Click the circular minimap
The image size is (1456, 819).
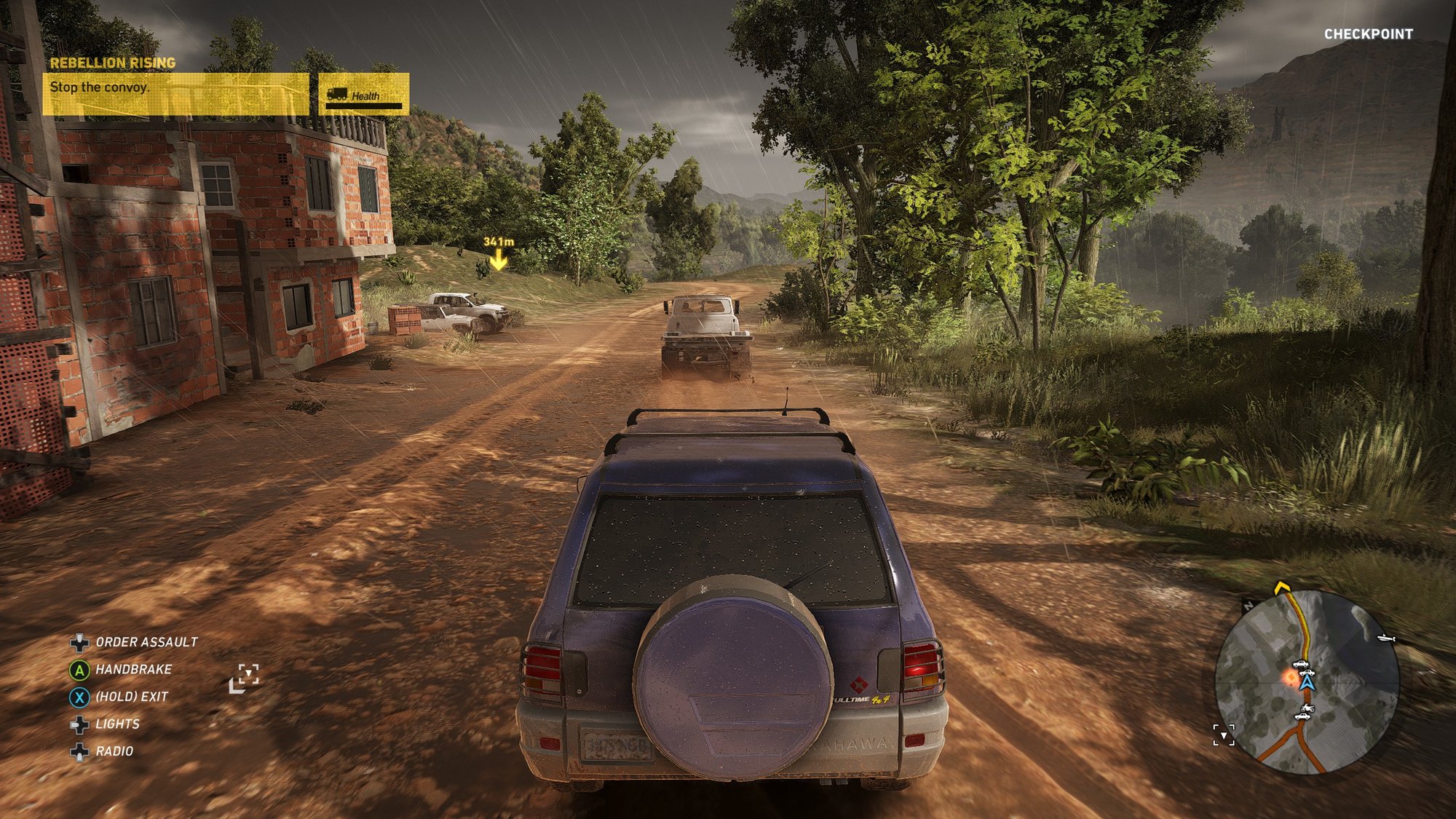pos(1307,682)
